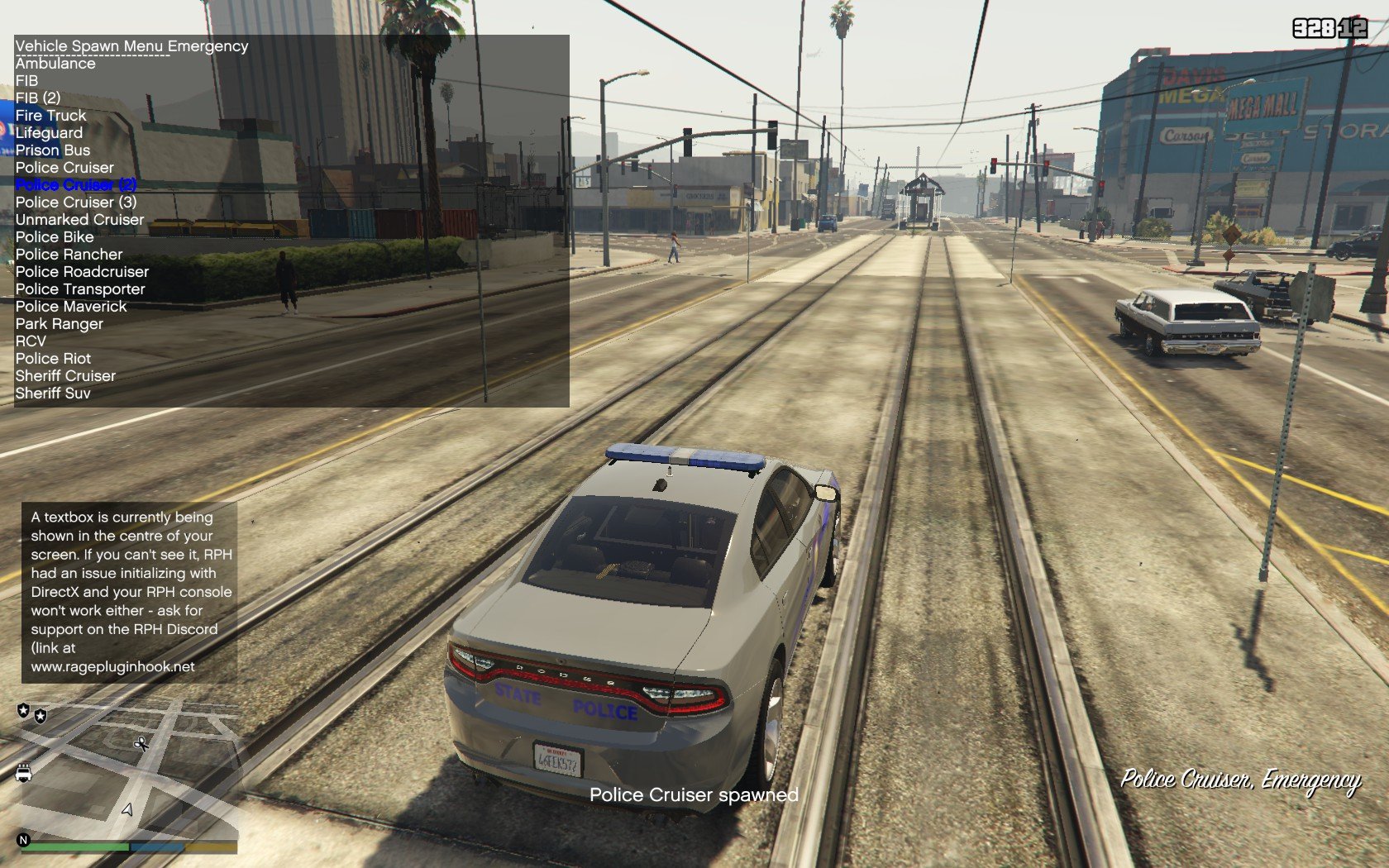Click the scissors barber marker on minimap
This screenshot has height=868, width=1389.
(141, 743)
